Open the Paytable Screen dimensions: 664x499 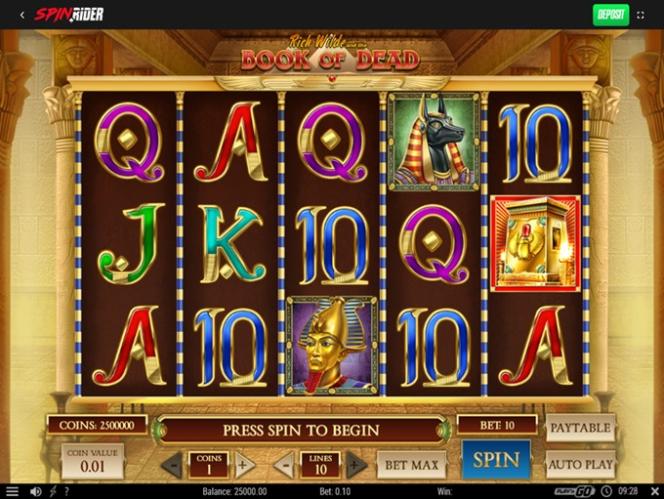click(x=580, y=428)
